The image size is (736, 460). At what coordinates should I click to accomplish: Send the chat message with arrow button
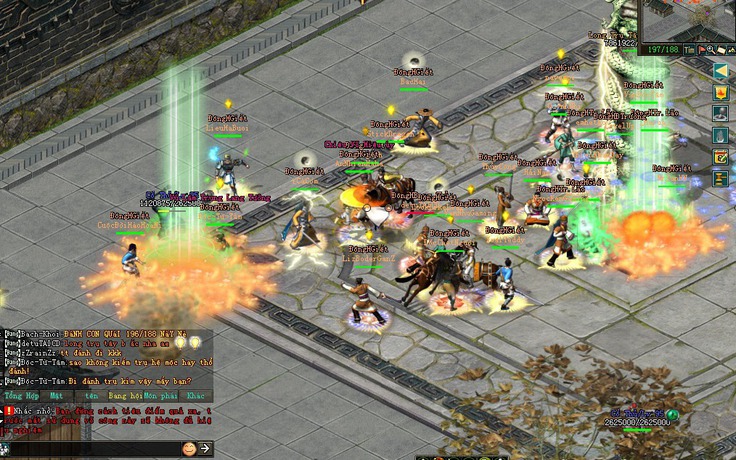[x=205, y=448]
